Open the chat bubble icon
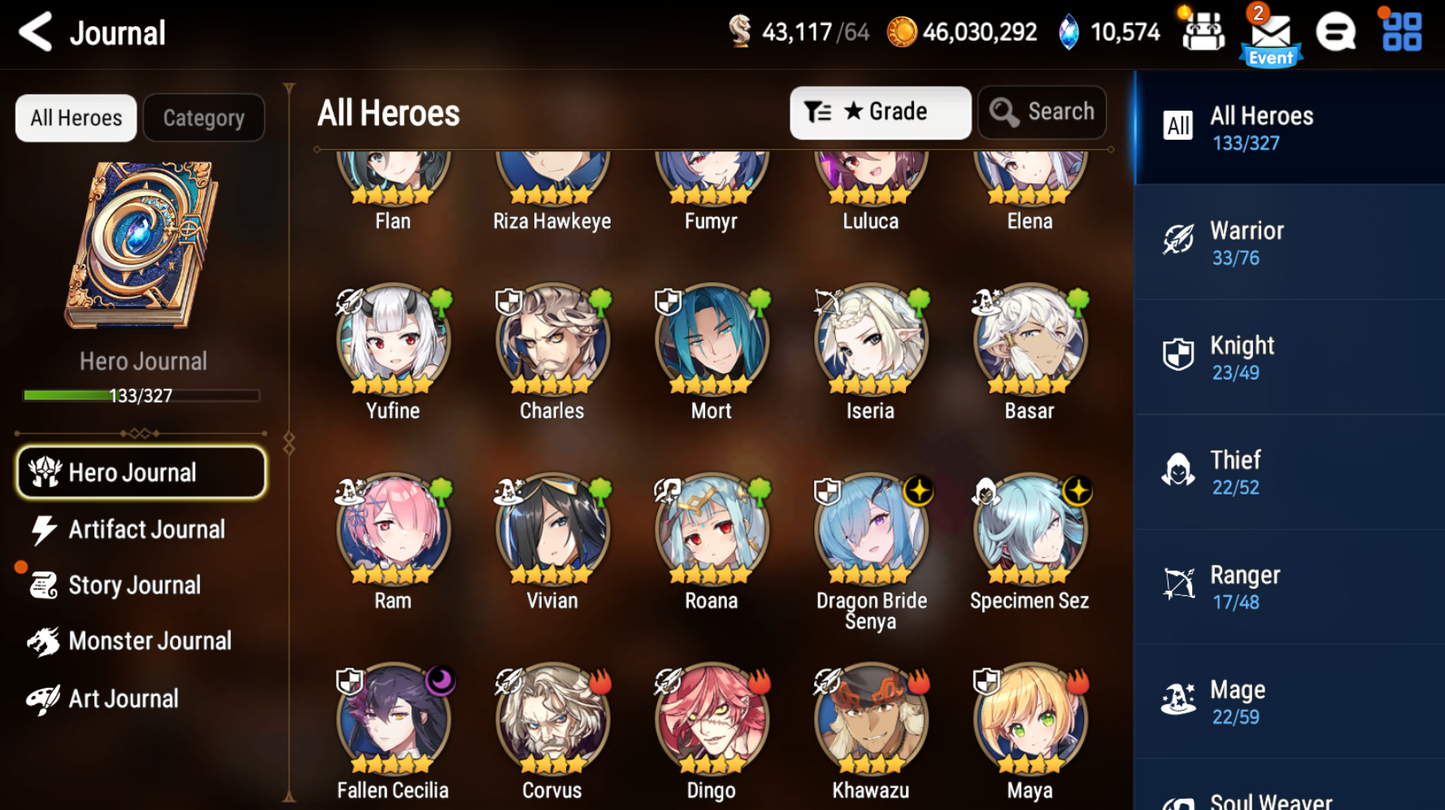Viewport: 1445px width, 810px height. [x=1337, y=31]
